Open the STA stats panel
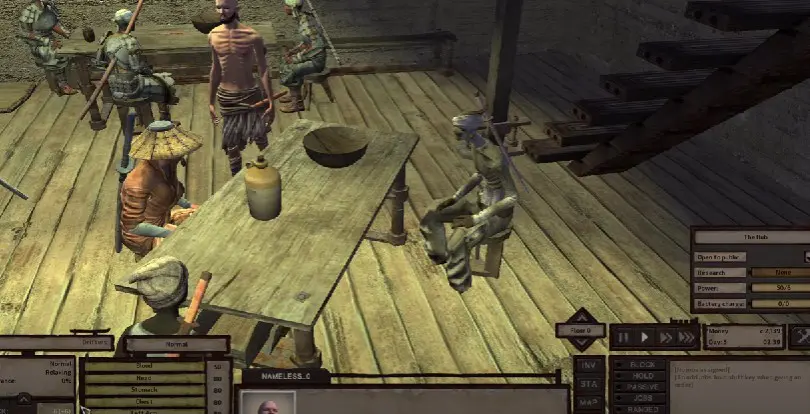810x414 pixels. (588, 385)
